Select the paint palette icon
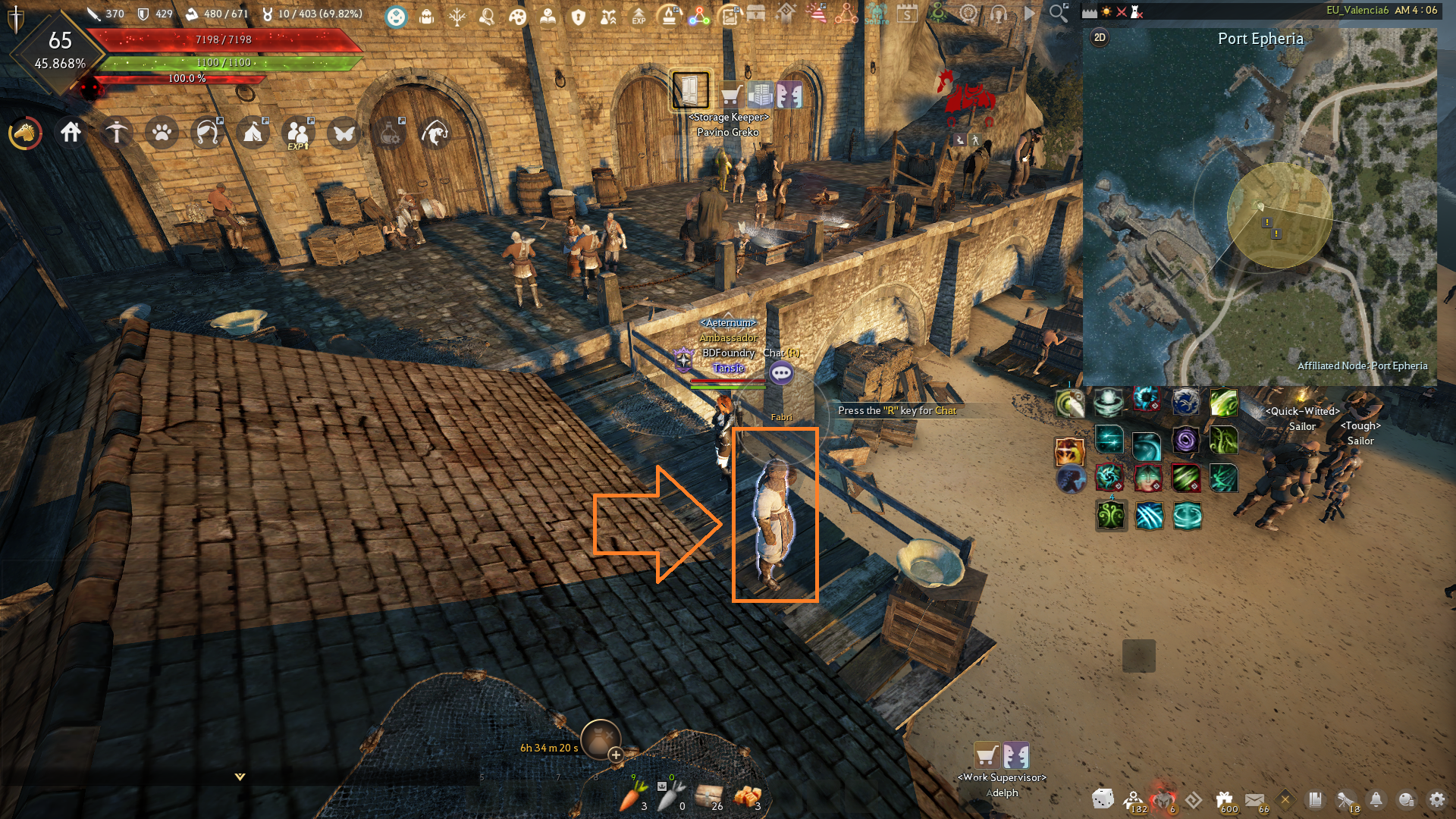The height and width of the screenshot is (819, 1456). tap(517, 16)
